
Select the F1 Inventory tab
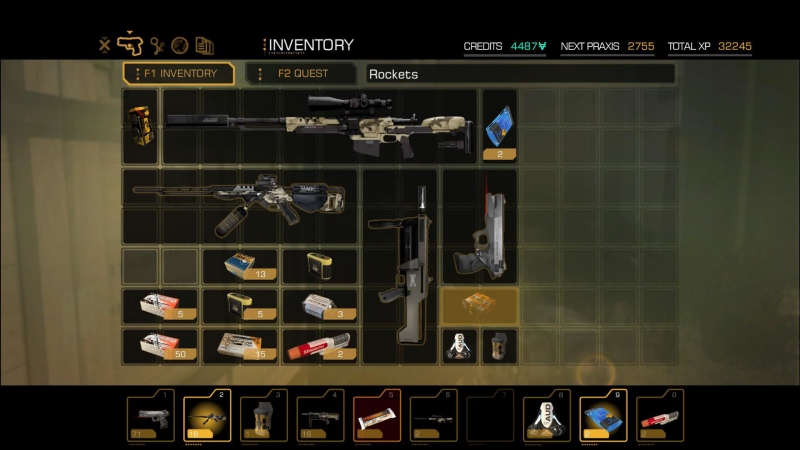[179, 74]
